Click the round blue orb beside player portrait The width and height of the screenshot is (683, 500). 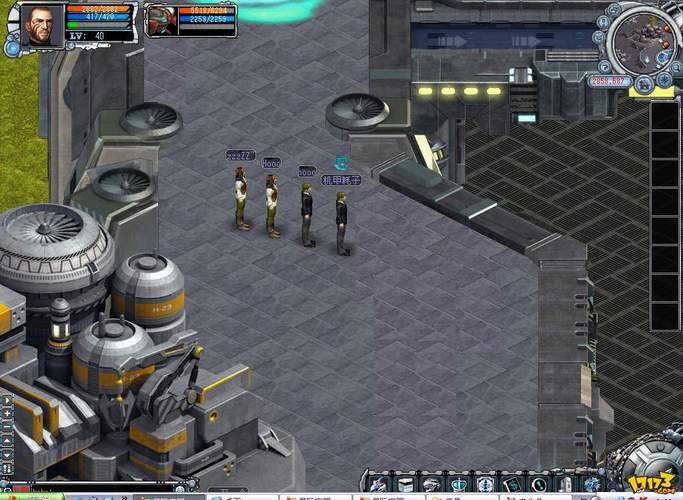click(x=13, y=45)
